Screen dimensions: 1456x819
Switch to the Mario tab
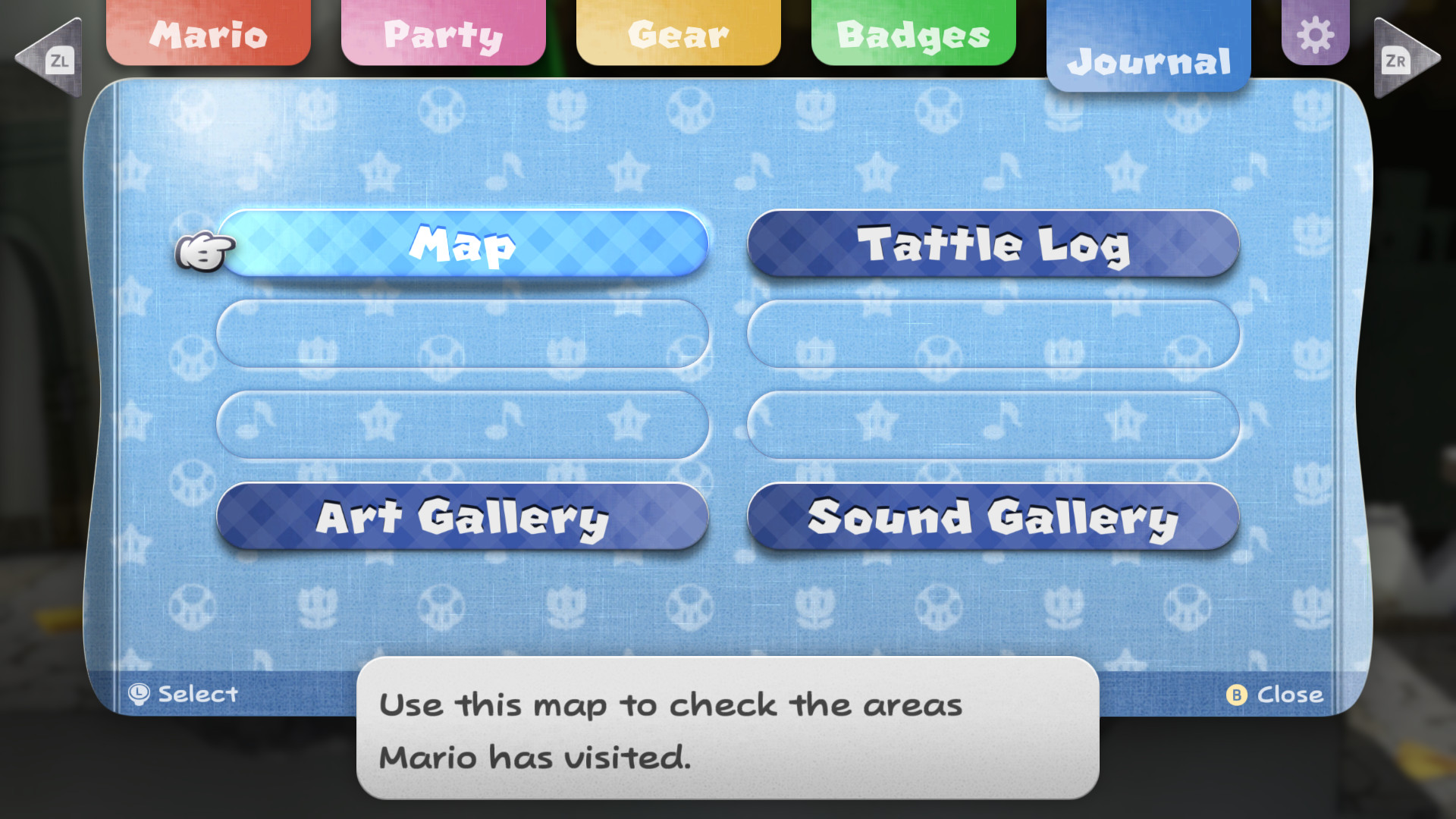point(207,33)
